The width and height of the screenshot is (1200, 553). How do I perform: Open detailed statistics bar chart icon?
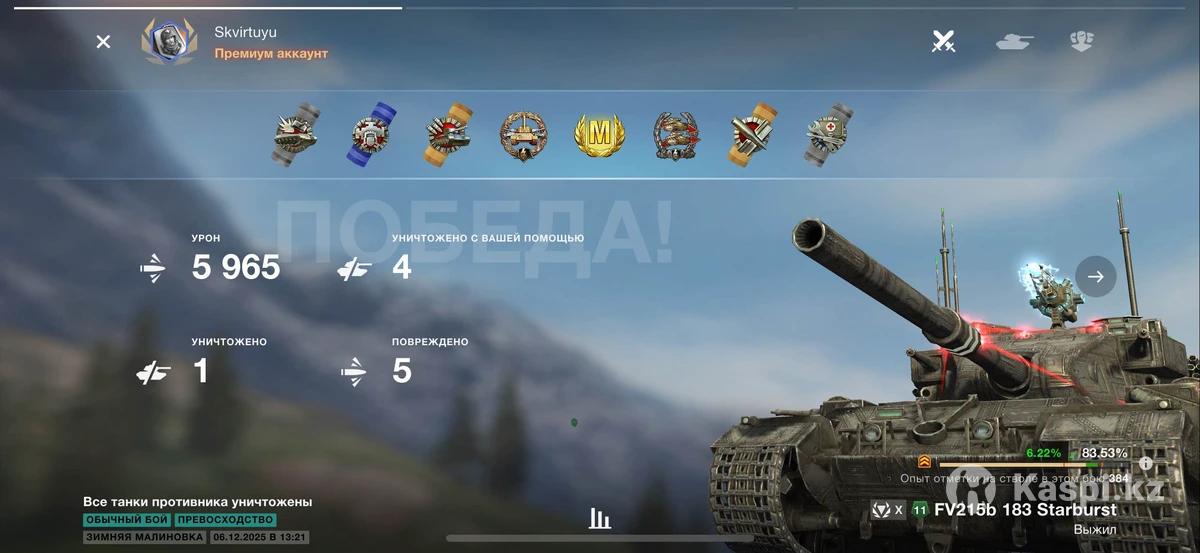[600, 518]
